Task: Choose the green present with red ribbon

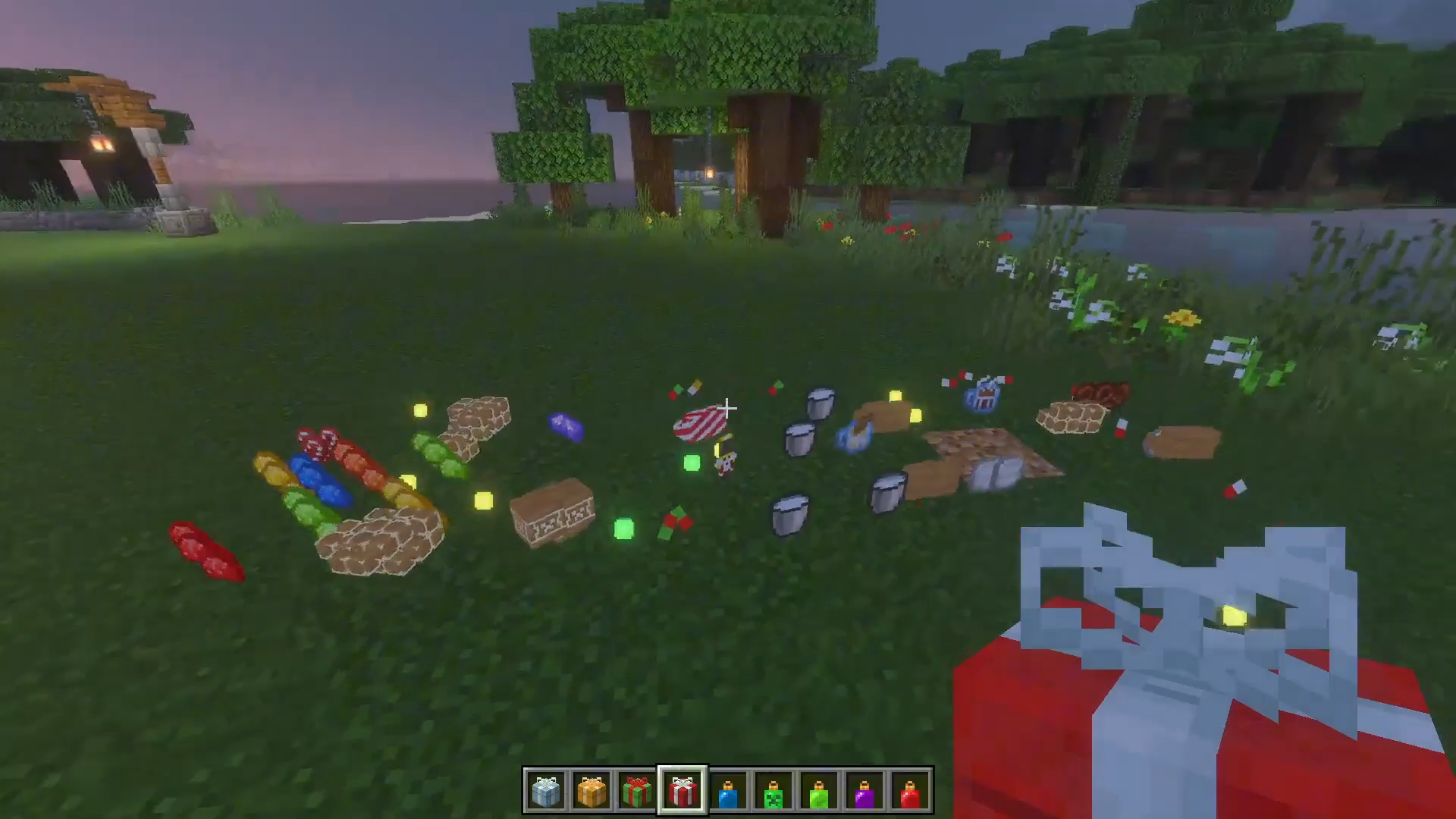Action: point(637,792)
